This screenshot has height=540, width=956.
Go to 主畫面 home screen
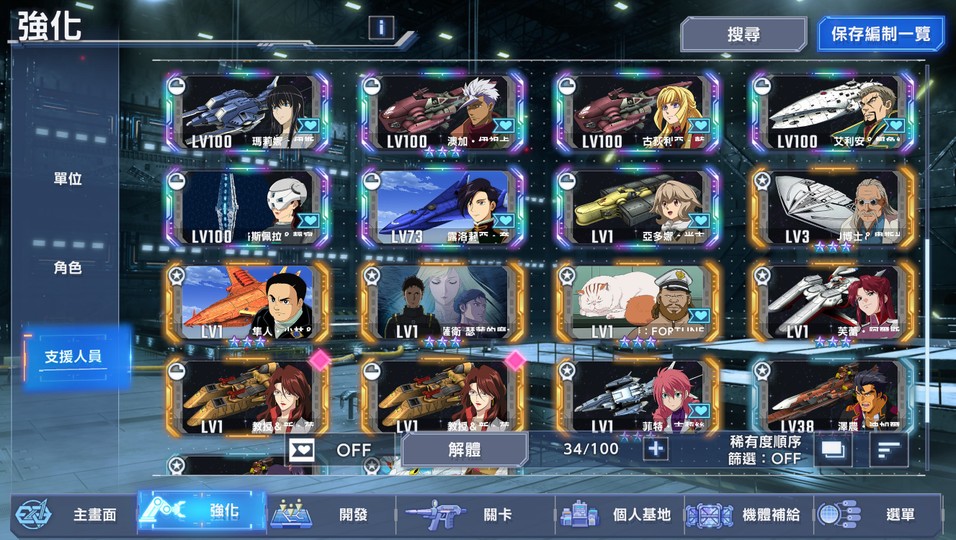[70, 515]
